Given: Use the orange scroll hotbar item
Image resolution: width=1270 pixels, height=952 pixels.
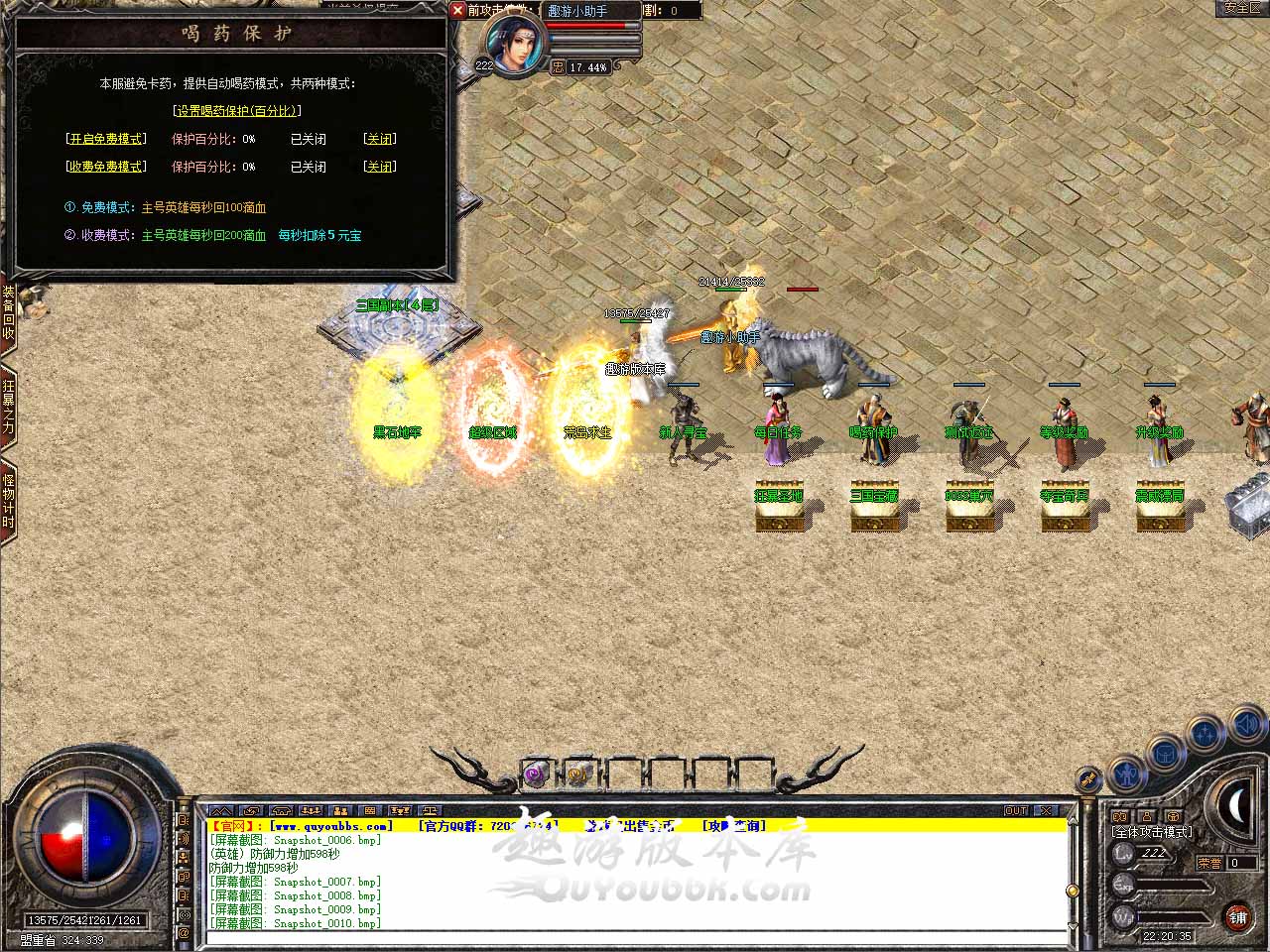Looking at the screenshot, I should point(578,773).
